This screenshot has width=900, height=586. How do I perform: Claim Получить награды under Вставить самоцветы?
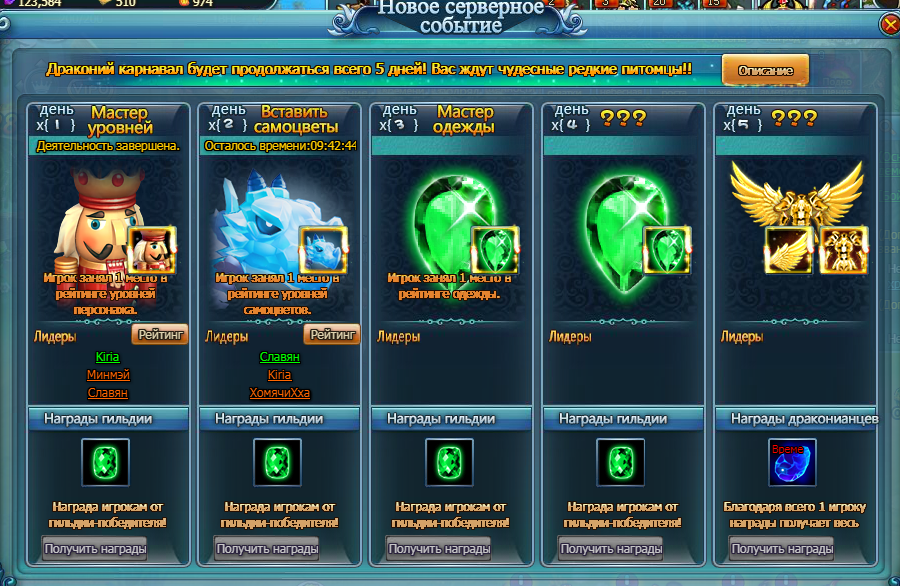(266, 548)
